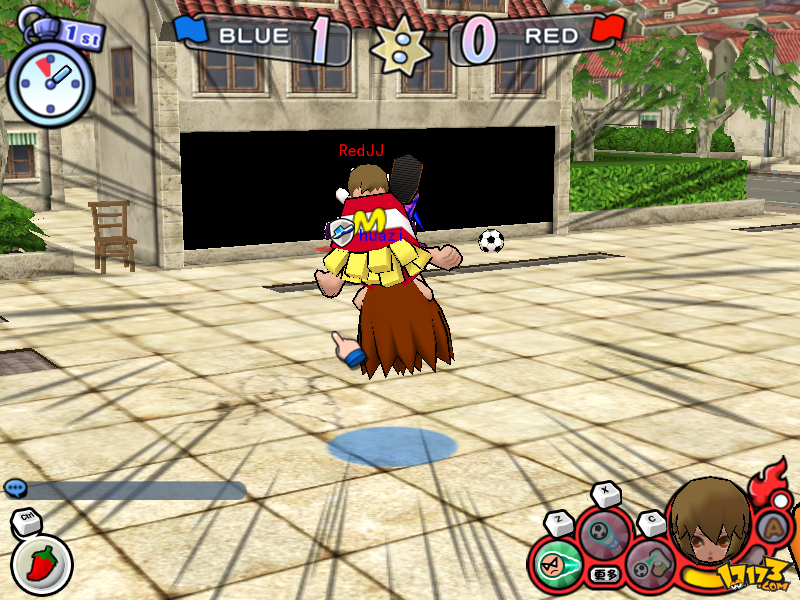Click the chat input bar

point(135,490)
